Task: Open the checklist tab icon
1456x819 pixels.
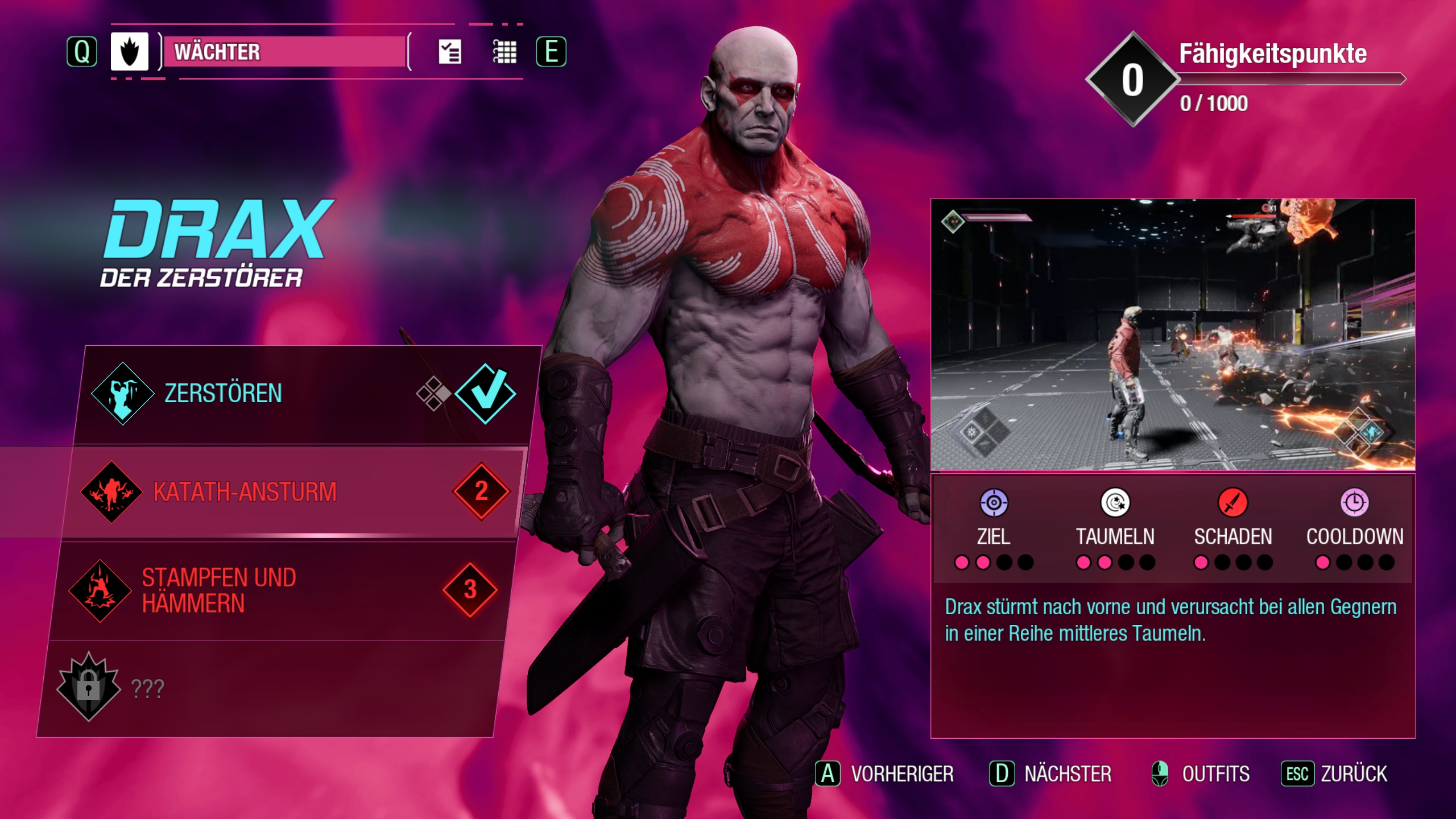Action: [x=449, y=52]
